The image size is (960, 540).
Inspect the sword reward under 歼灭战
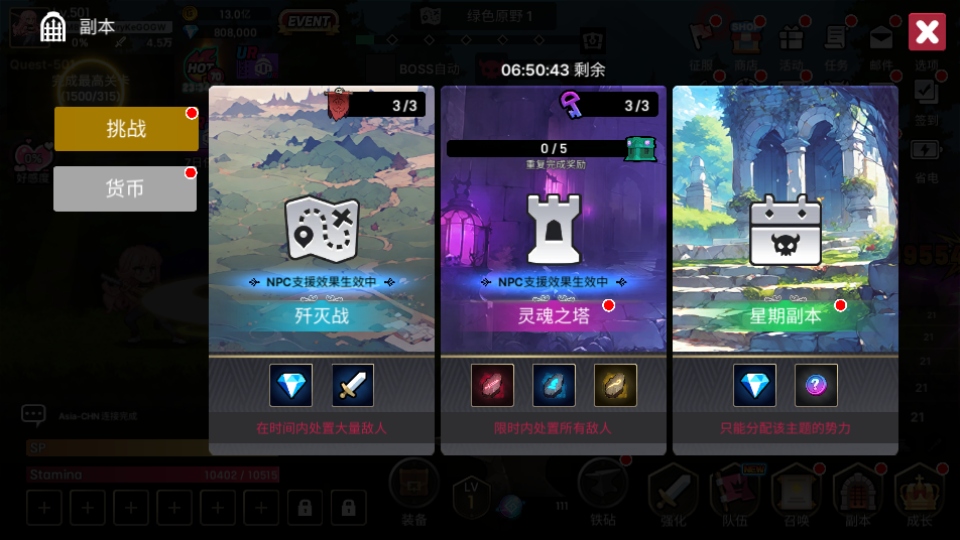pos(353,385)
